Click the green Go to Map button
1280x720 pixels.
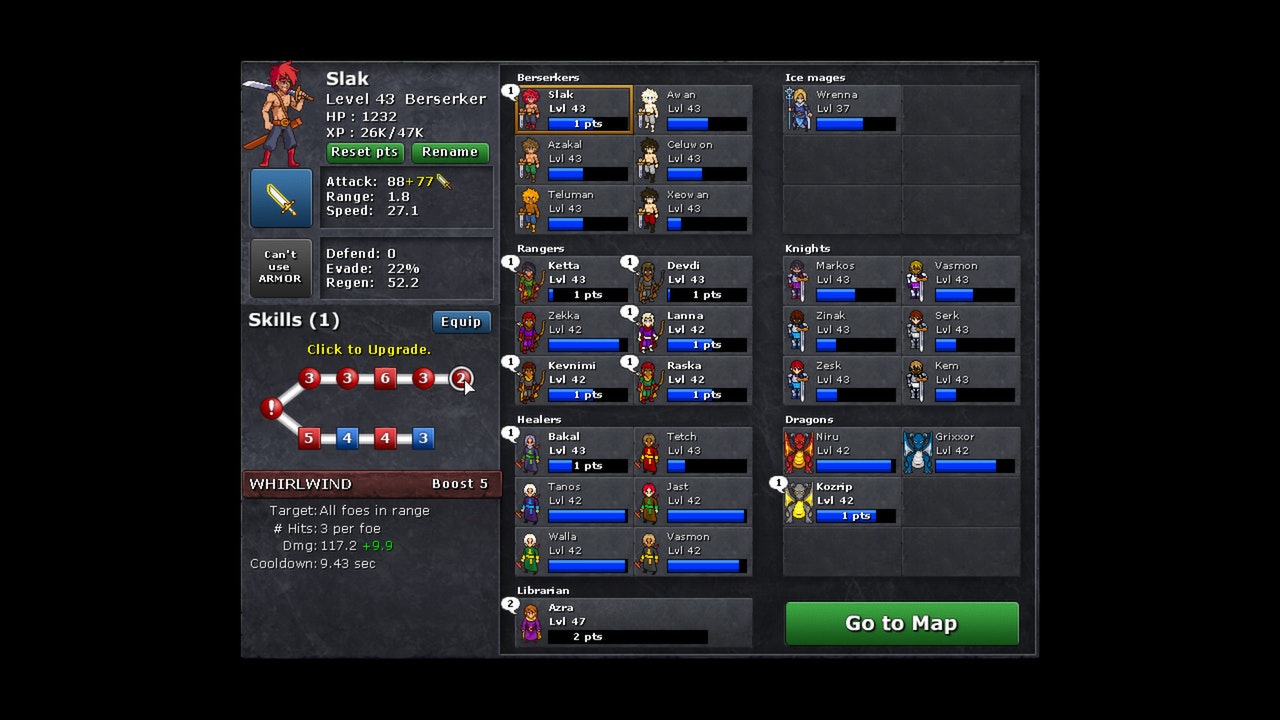pyautogui.click(x=901, y=623)
